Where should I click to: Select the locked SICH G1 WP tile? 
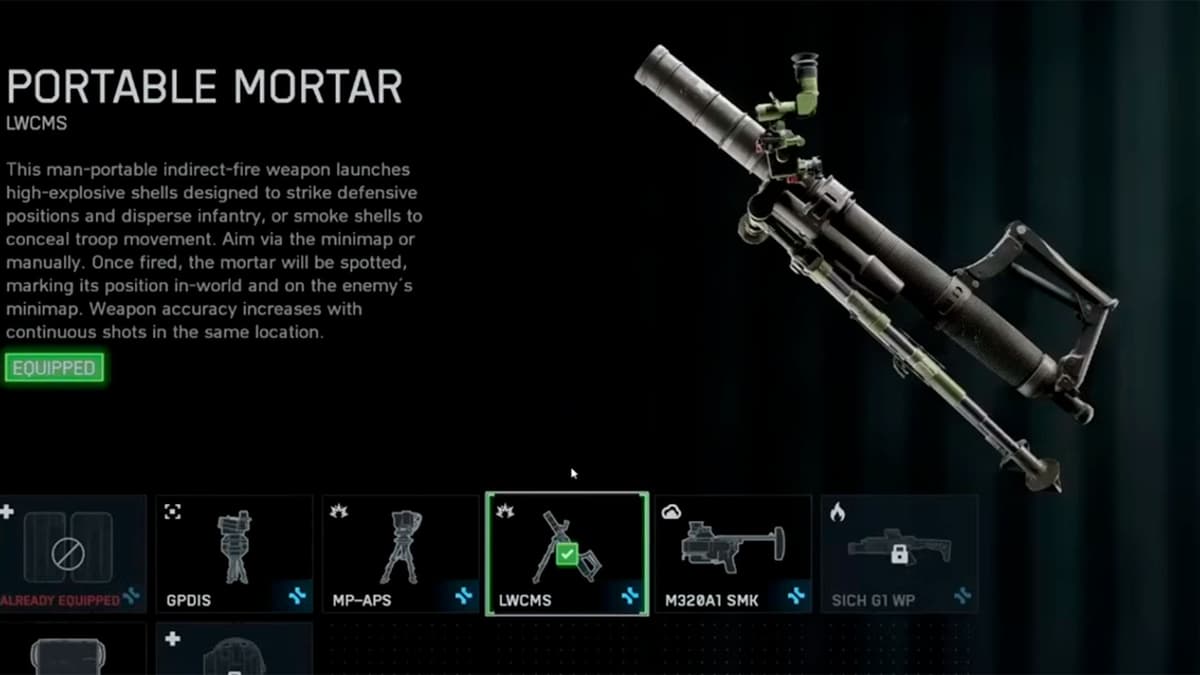coord(899,553)
